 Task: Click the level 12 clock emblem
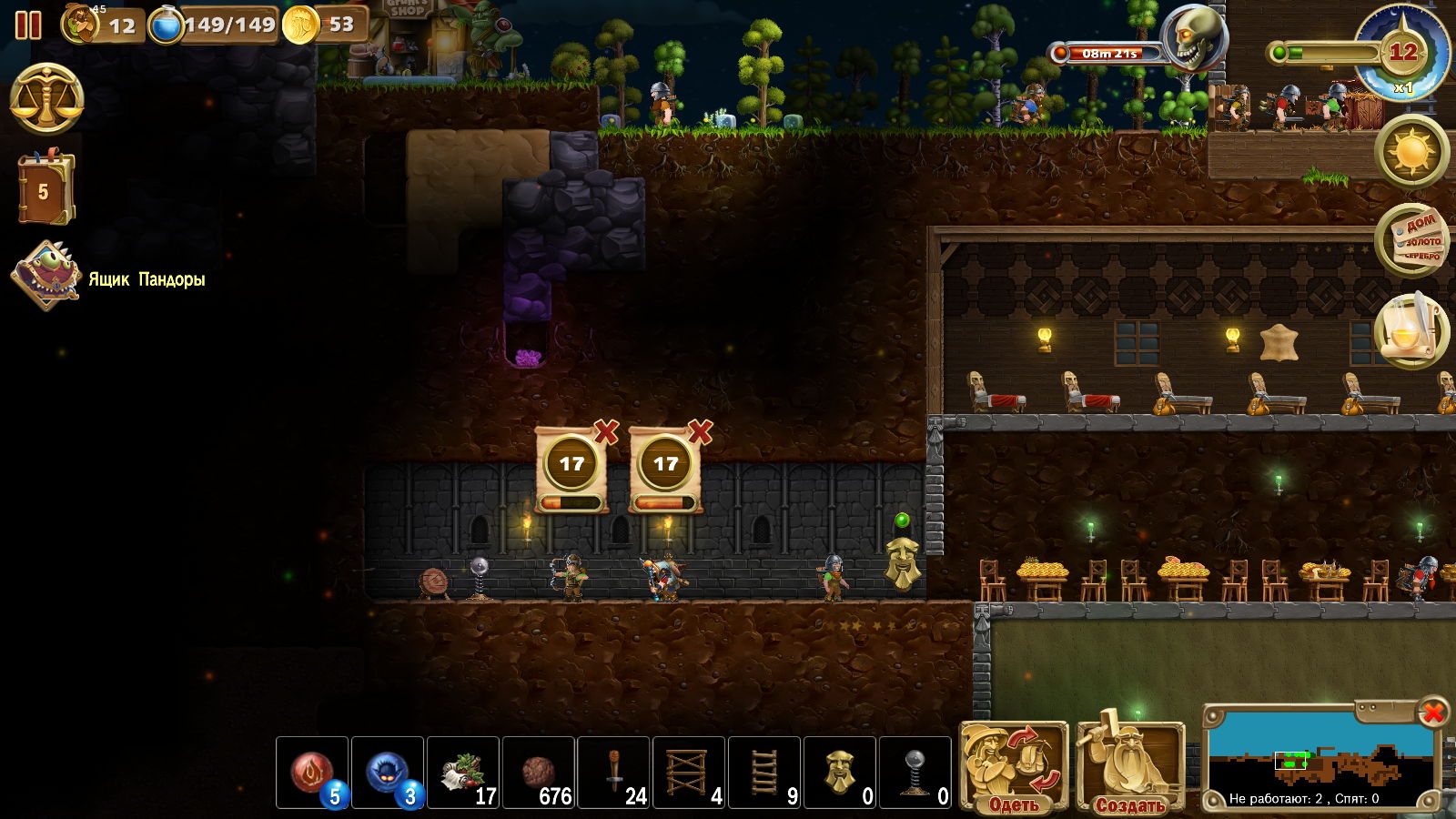tap(1401, 53)
